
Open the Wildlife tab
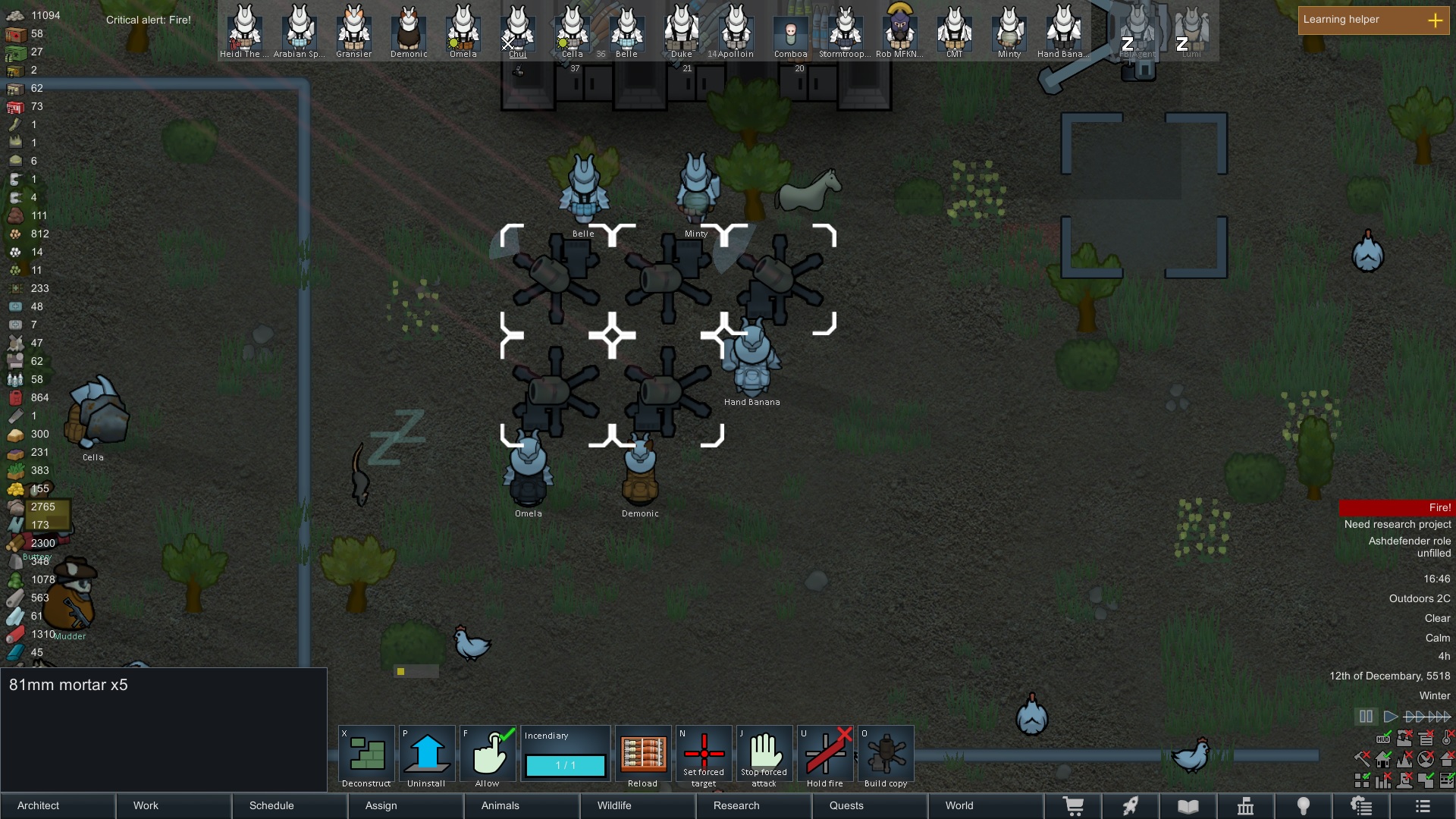point(637,805)
